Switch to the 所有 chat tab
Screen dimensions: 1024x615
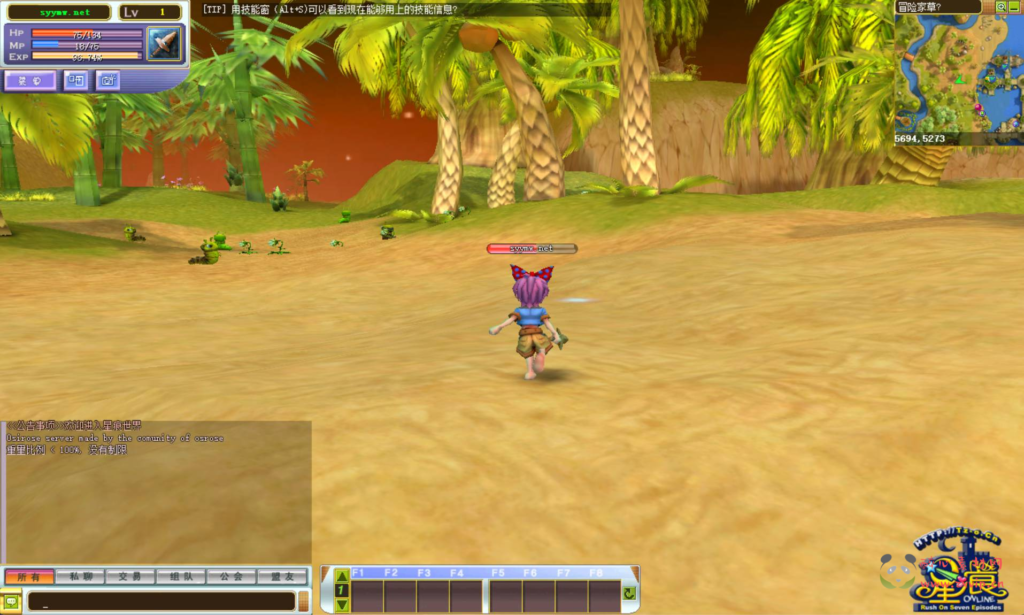click(x=29, y=577)
